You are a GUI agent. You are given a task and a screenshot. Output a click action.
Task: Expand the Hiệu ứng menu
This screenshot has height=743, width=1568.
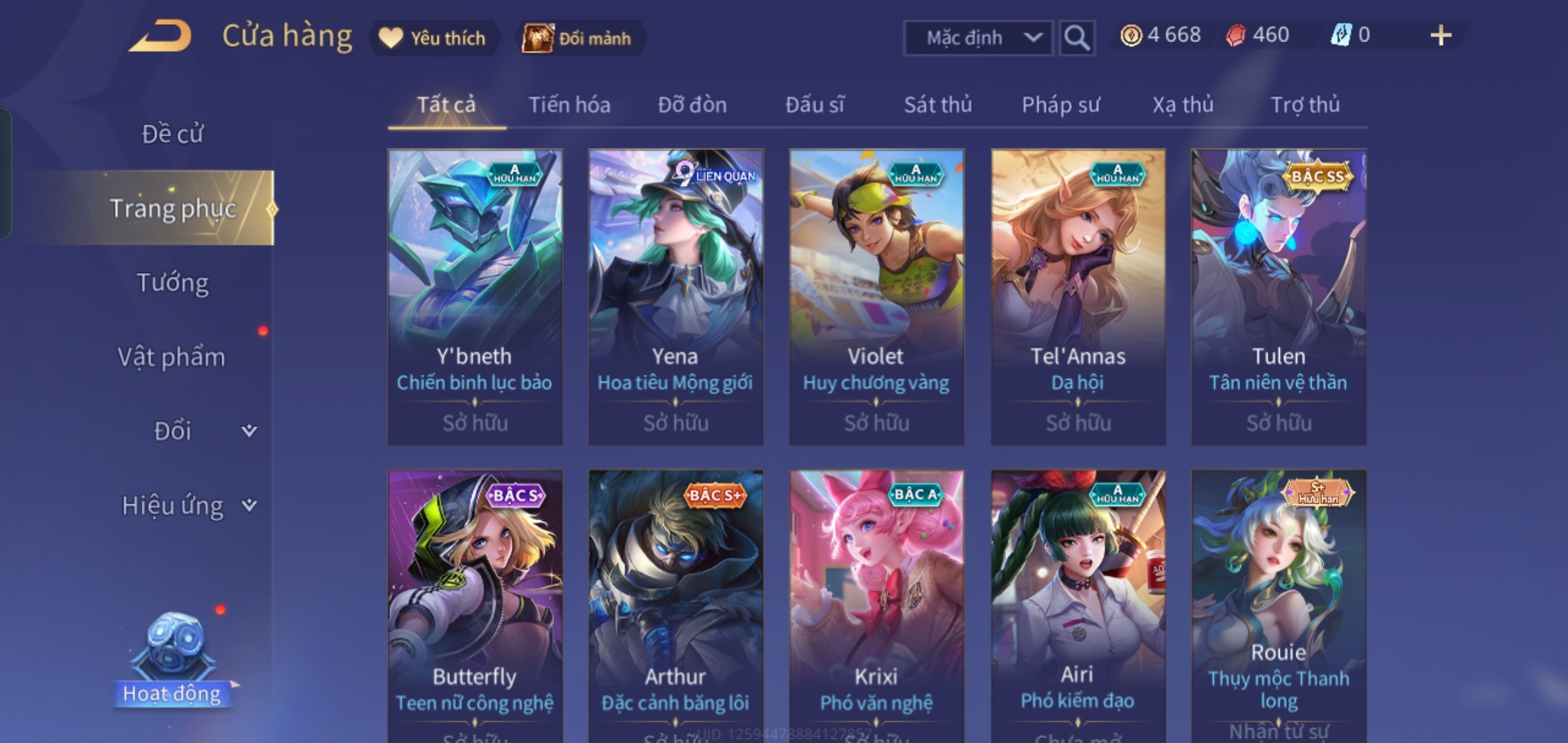click(x=187, y=506)
